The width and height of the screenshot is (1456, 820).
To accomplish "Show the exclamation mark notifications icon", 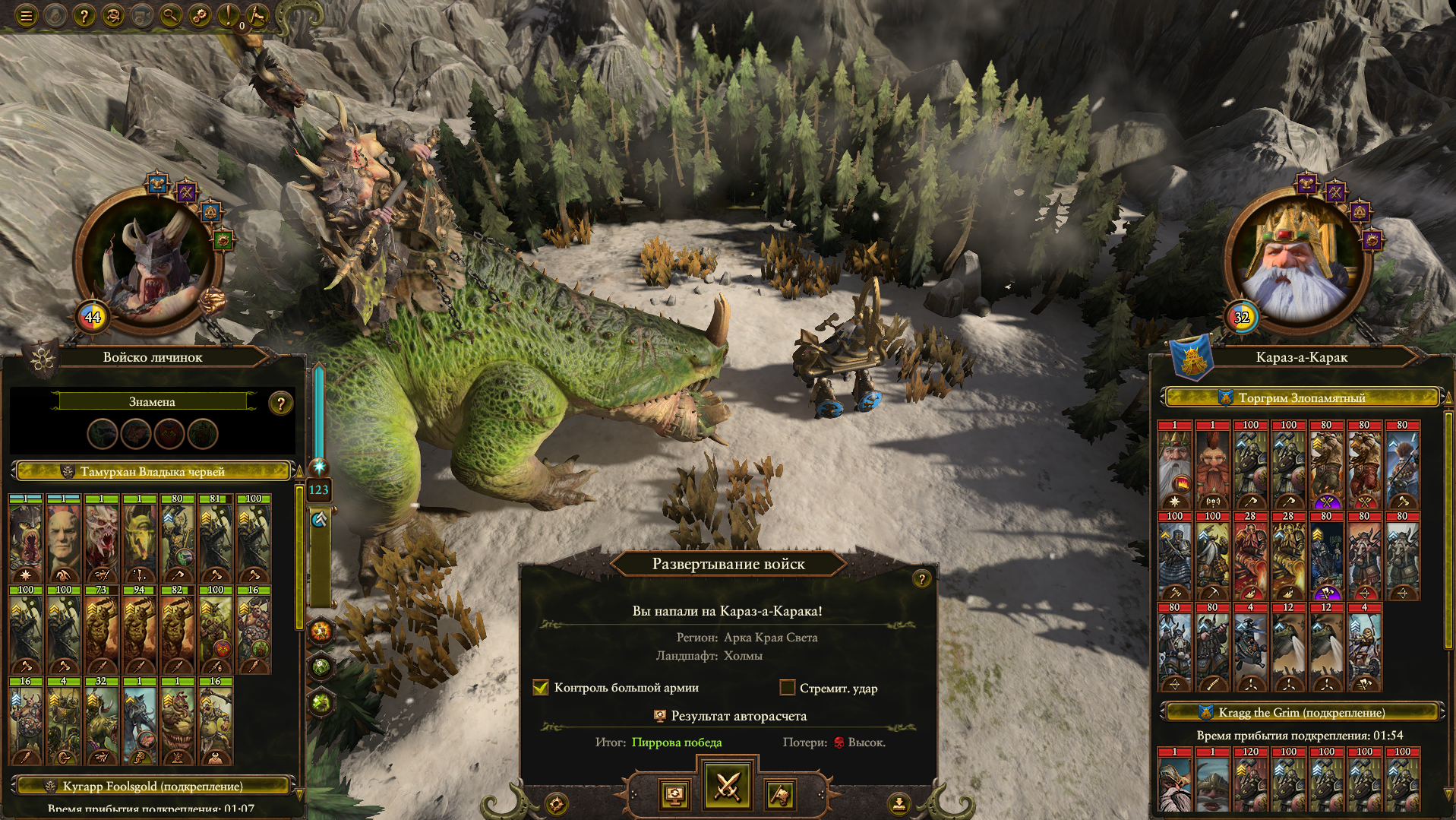I will point(227,15).
